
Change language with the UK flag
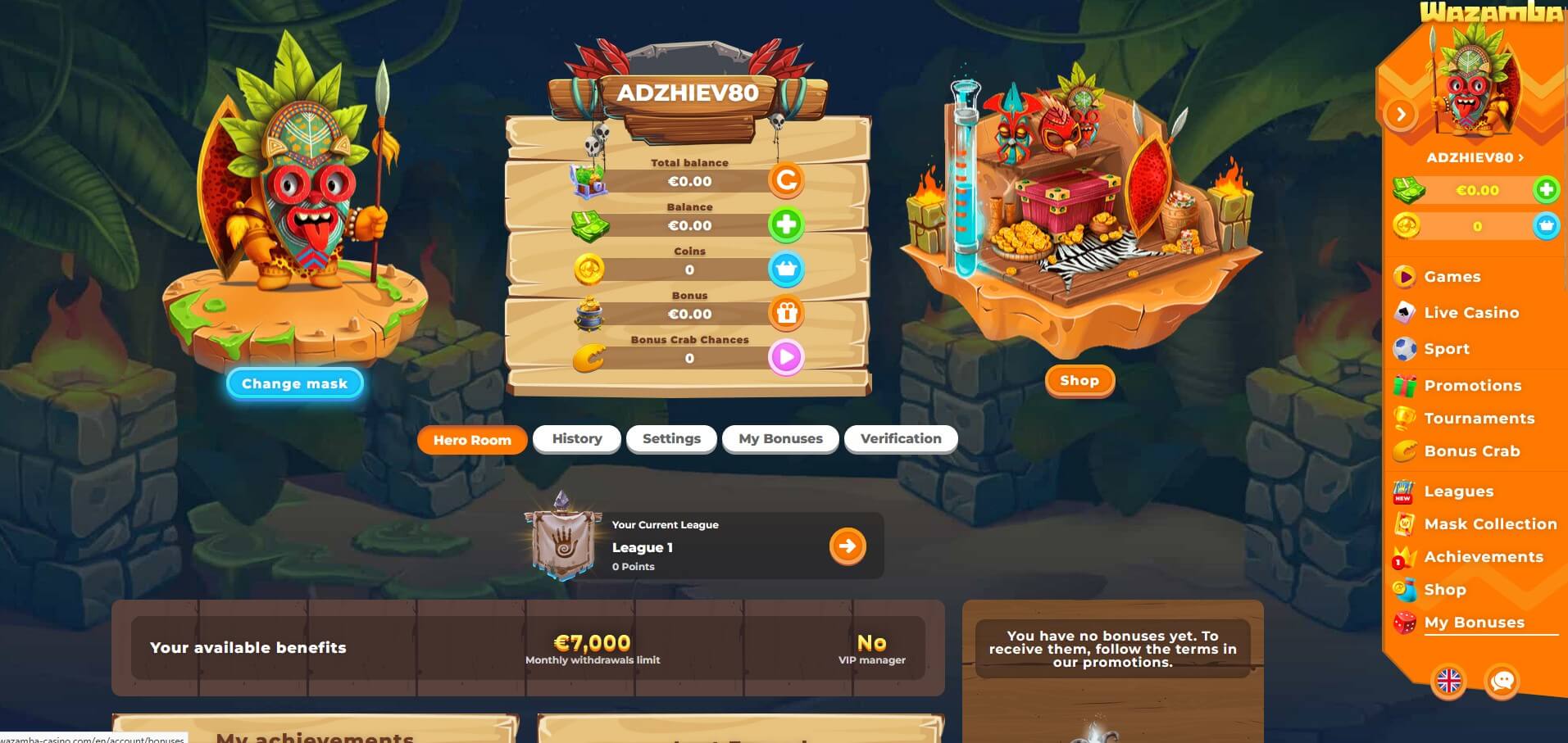tap(1448, 681)
